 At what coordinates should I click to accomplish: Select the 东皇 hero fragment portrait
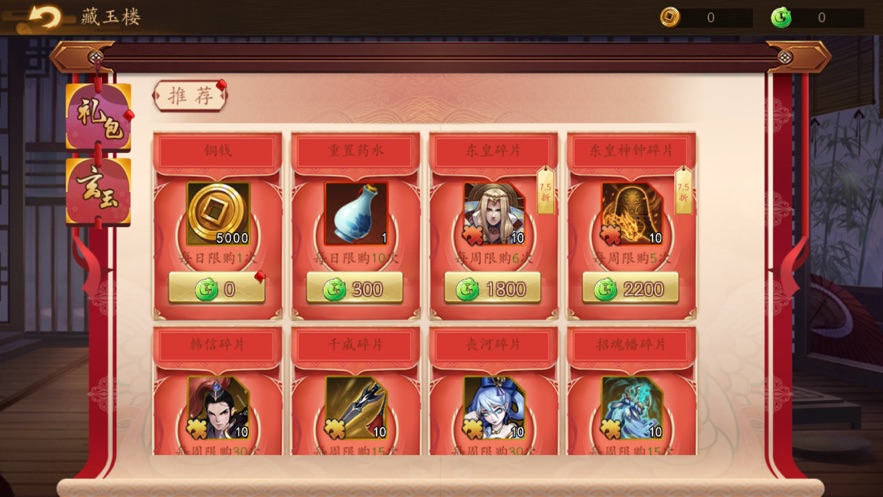[x=493, y=213]
